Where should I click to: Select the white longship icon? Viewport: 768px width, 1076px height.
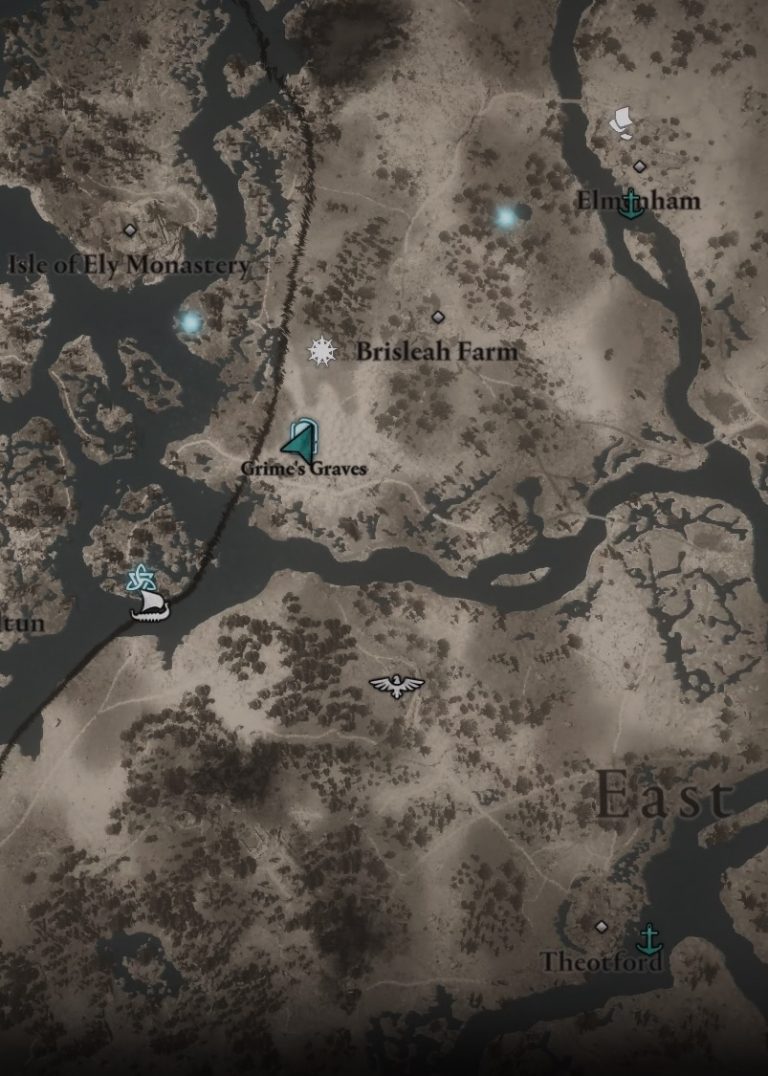(x=150, y=604)
